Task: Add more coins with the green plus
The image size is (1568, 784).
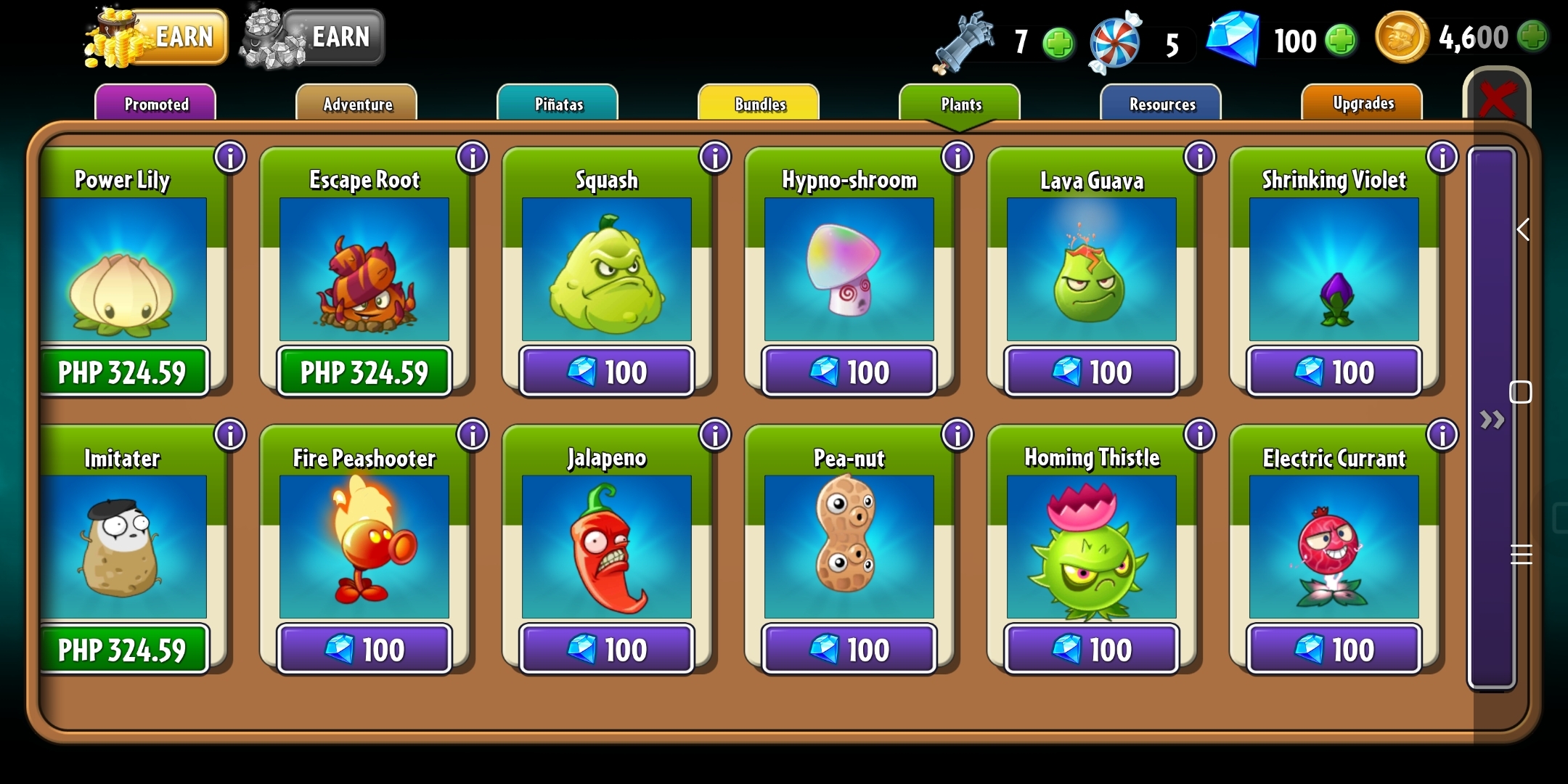Action: (1533, 36)
